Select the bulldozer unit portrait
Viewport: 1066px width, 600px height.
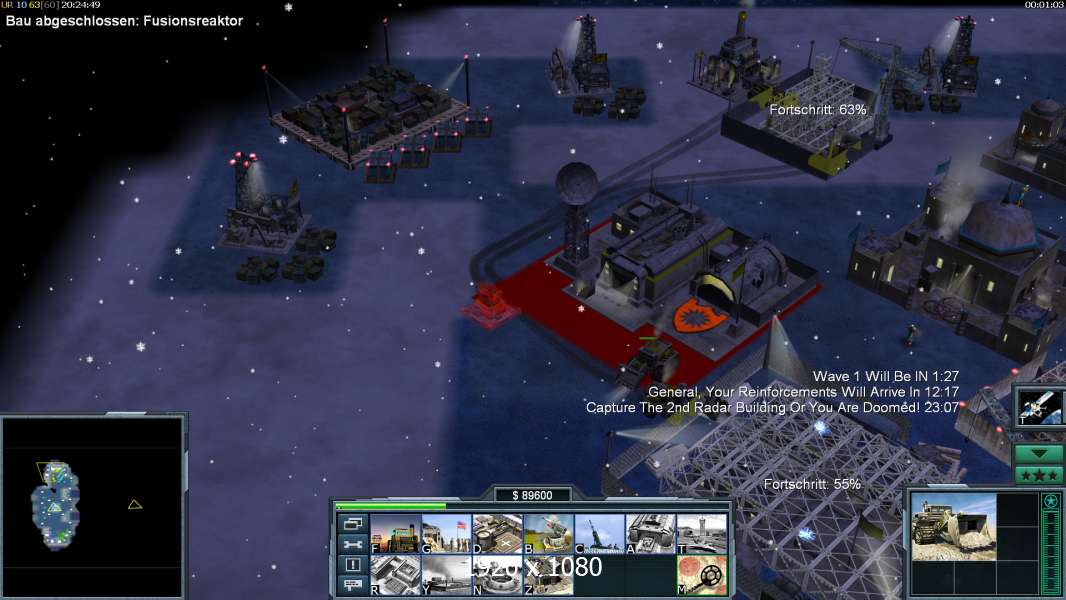(x=953, y=526)
